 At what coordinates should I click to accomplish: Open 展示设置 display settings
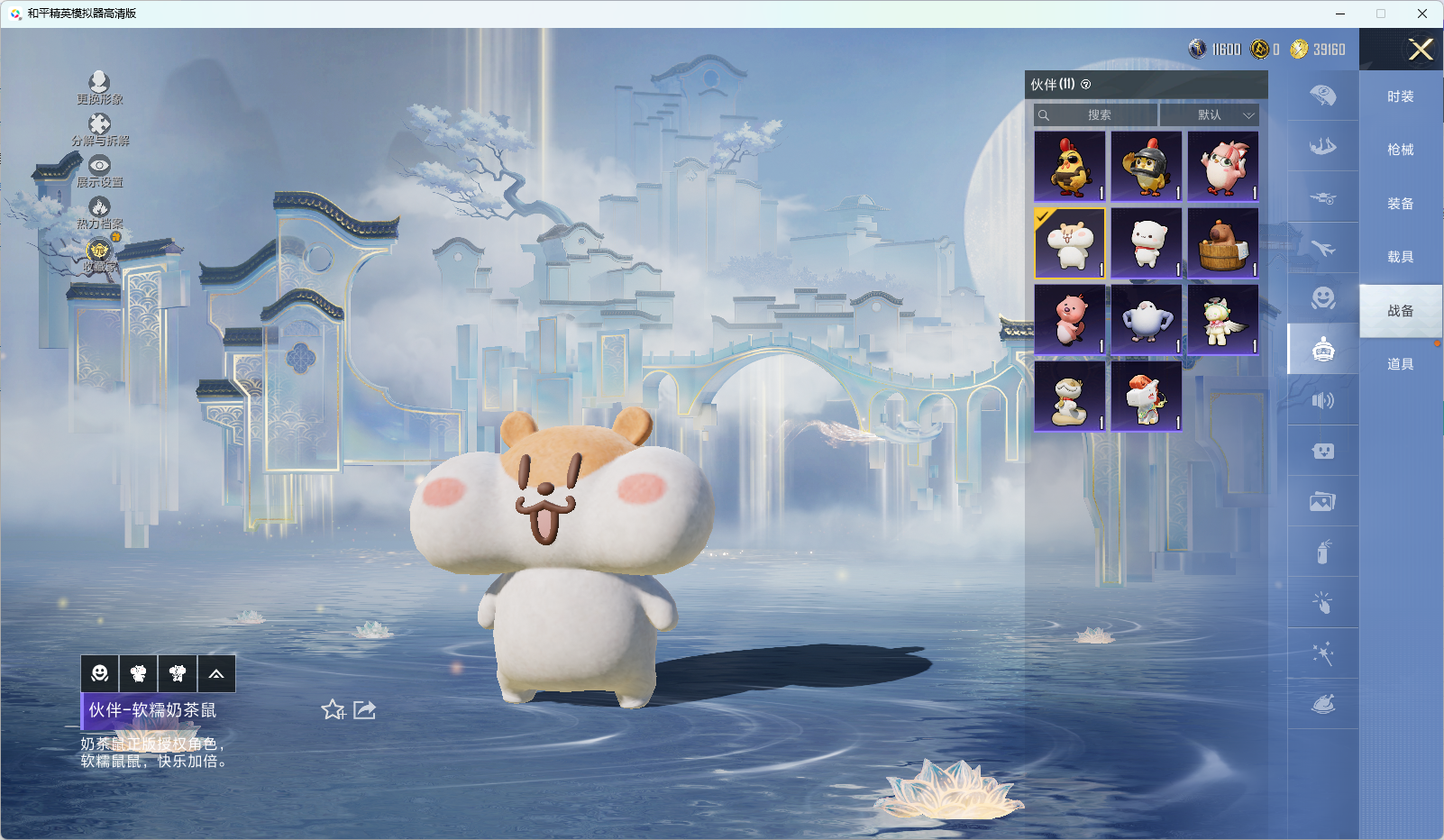[99, 168]
